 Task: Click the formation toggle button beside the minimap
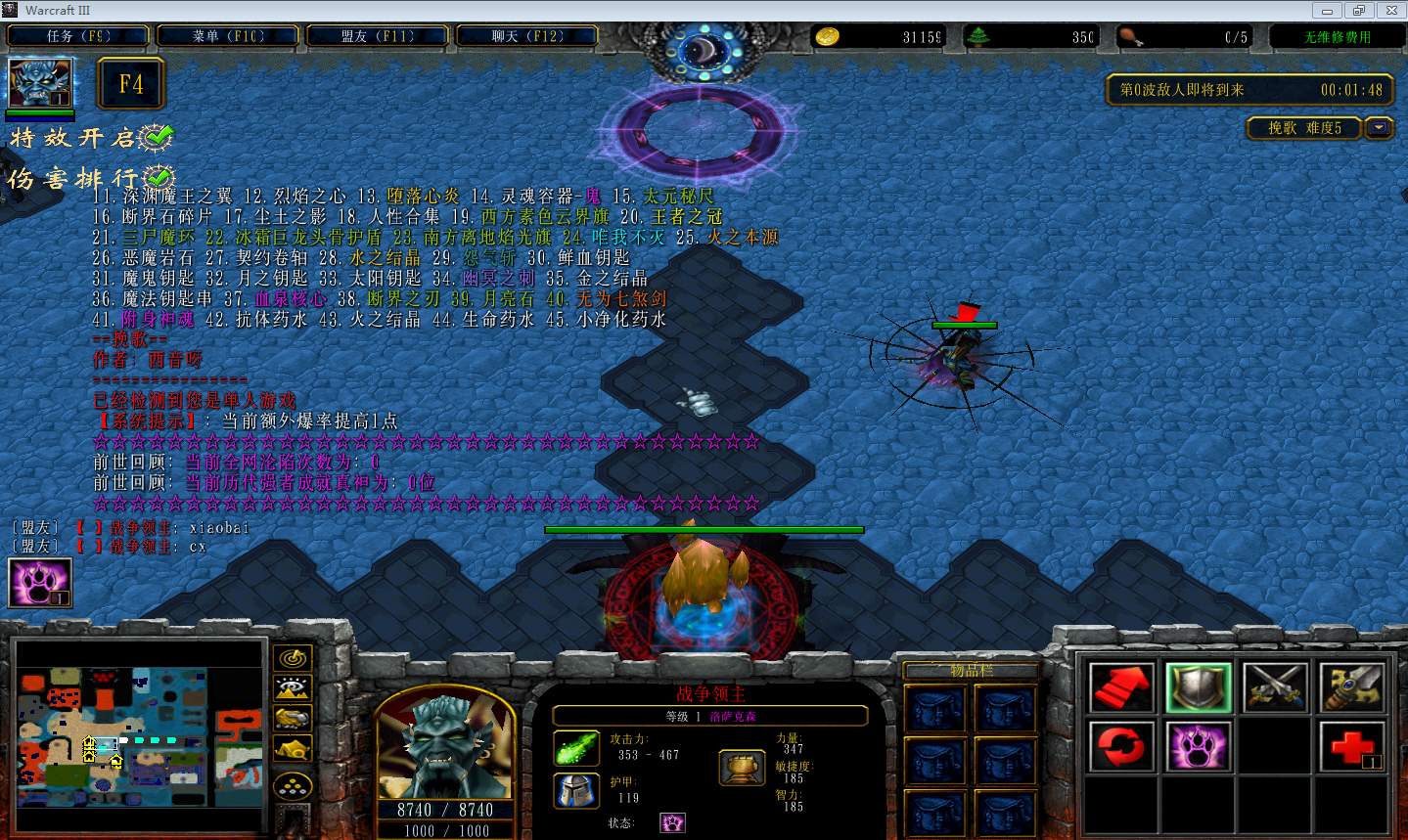point(293,784)
